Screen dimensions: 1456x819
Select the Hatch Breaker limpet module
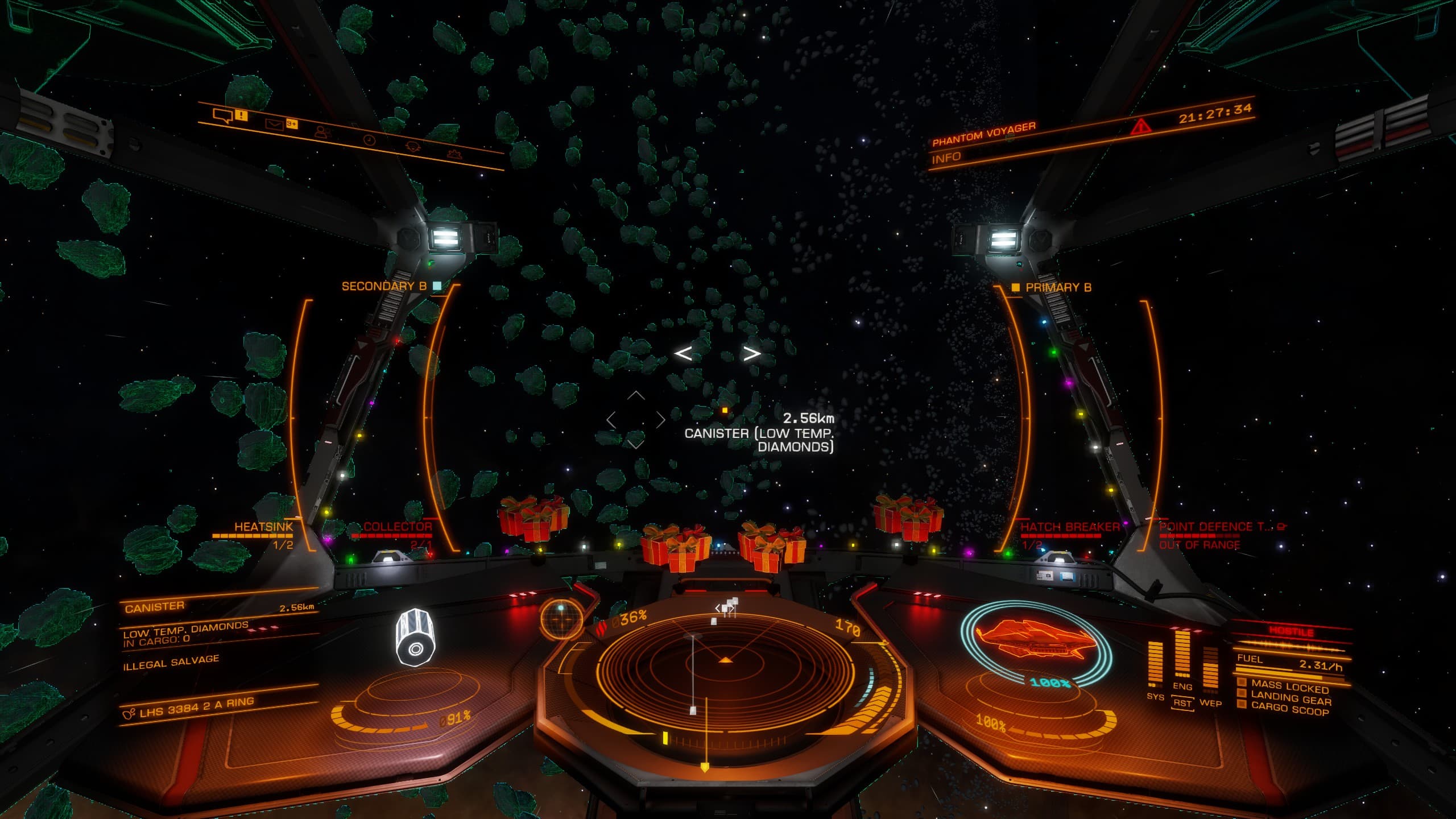[x=1069, y=527]
